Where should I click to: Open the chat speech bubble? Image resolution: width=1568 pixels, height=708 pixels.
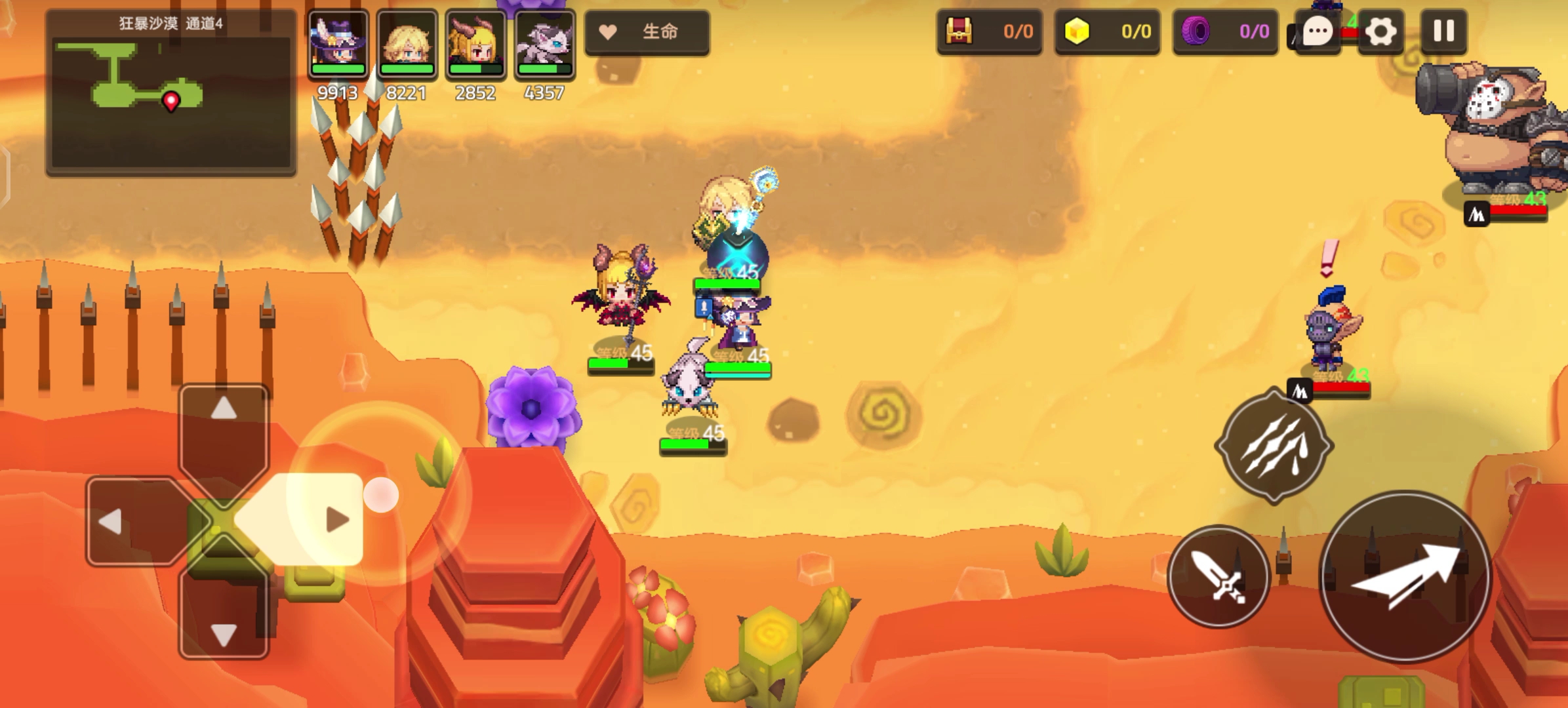[x=1317, y=31]
